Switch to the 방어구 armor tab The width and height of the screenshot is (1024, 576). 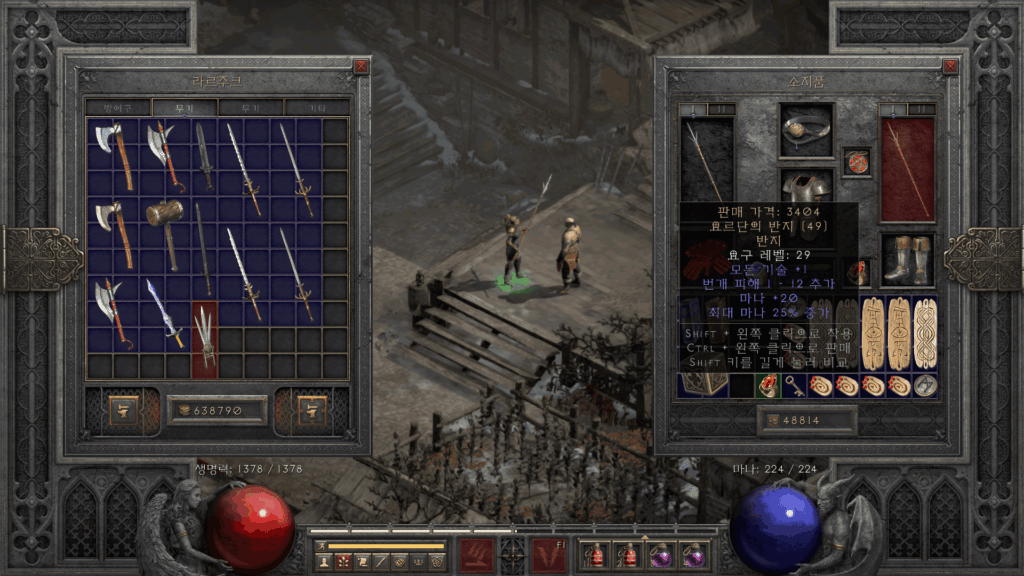[118, 107]
